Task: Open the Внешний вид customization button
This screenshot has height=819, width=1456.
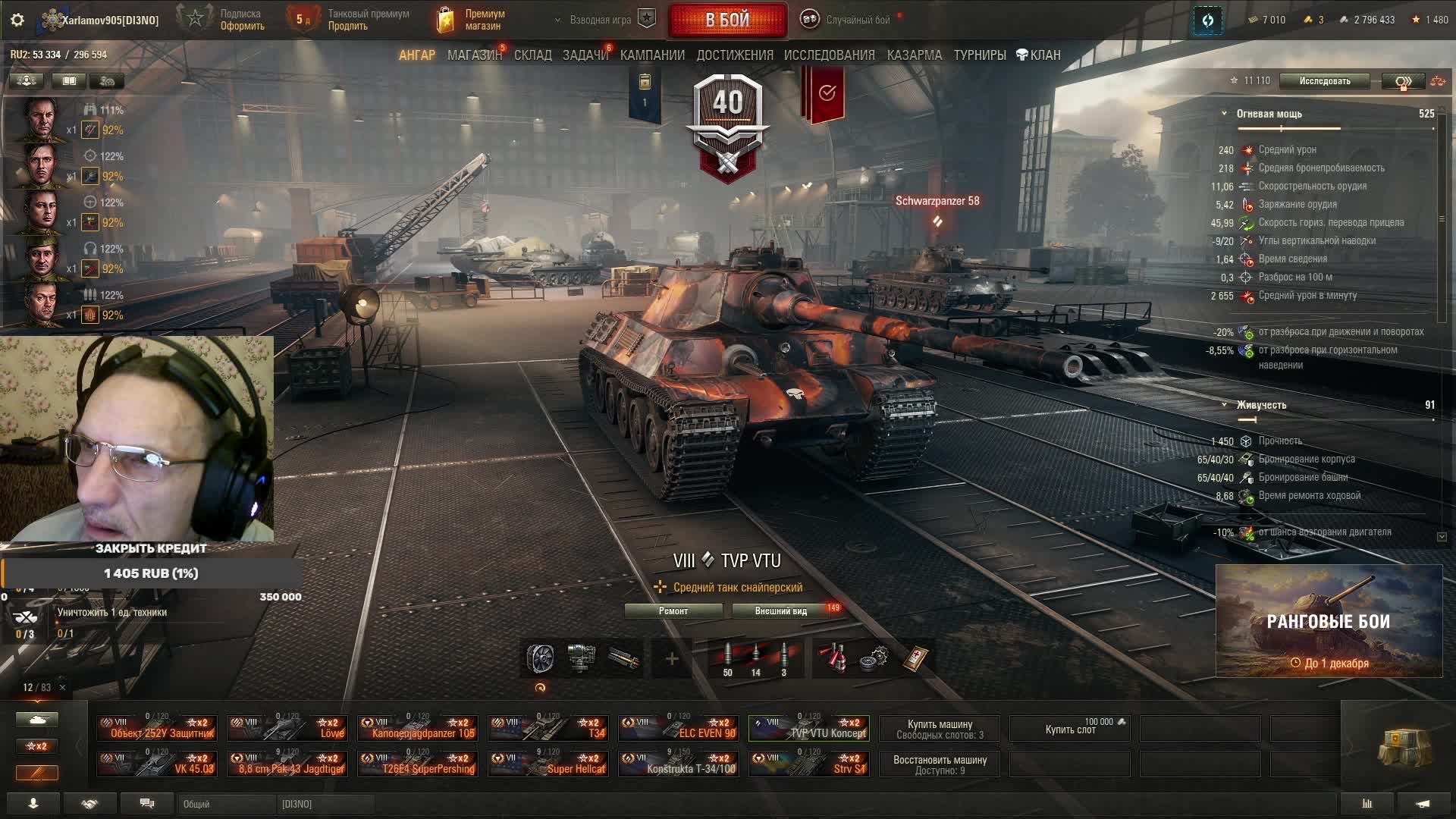Action: (x=781, y=611)
